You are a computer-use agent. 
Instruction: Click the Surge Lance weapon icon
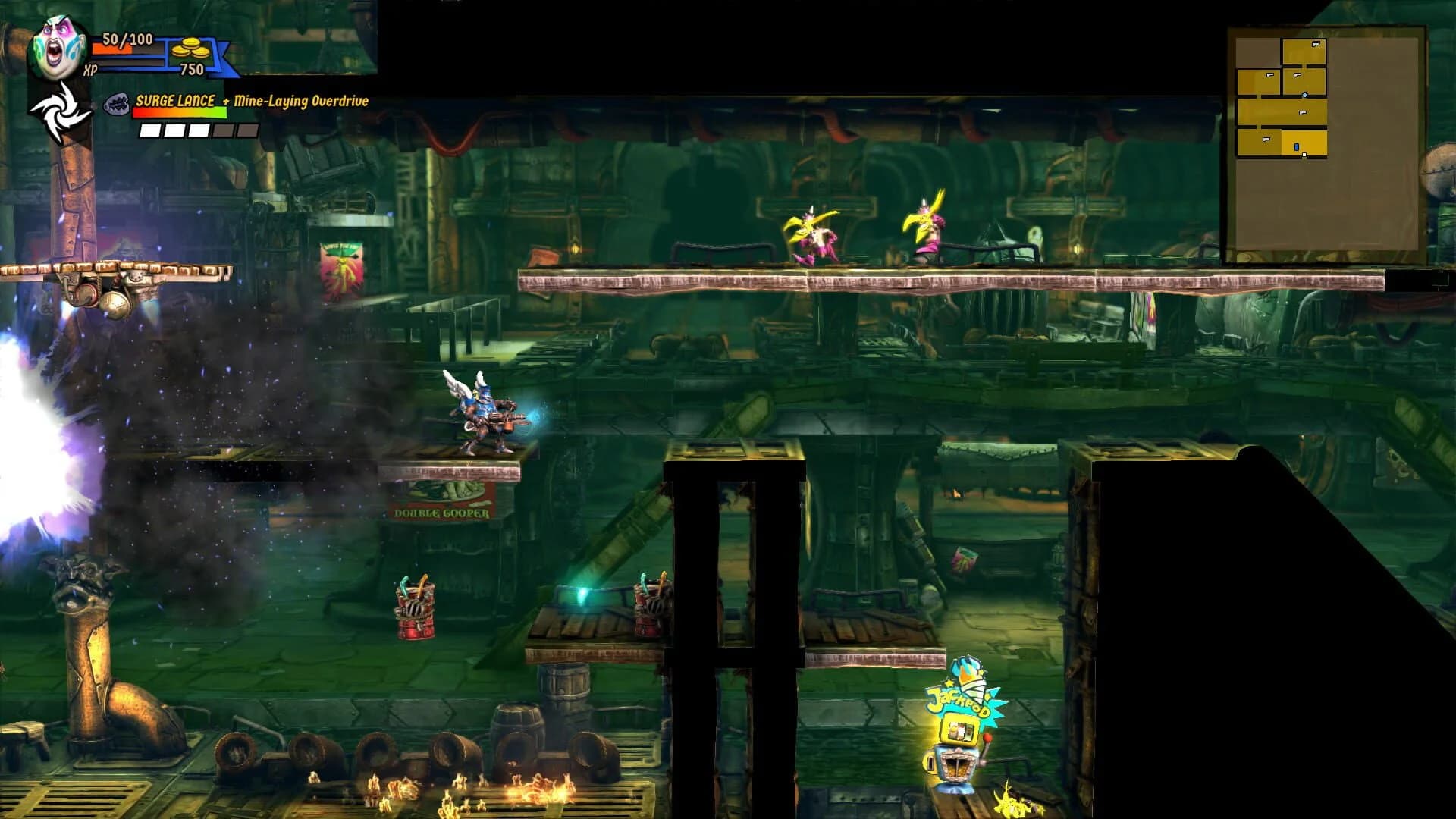pos(118,102)
